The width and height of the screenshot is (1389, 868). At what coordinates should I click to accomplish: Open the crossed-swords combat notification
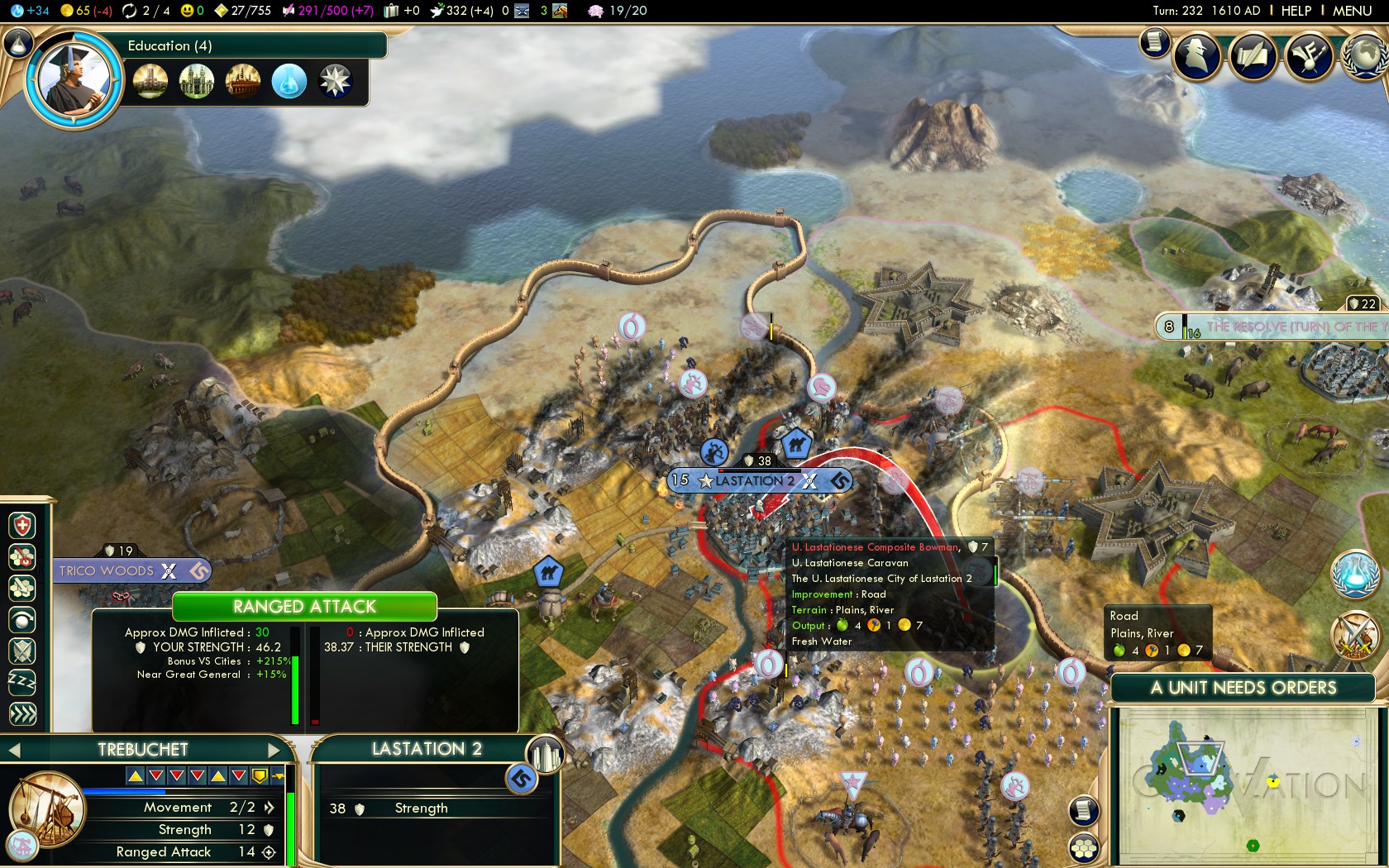pos(1354,636)
